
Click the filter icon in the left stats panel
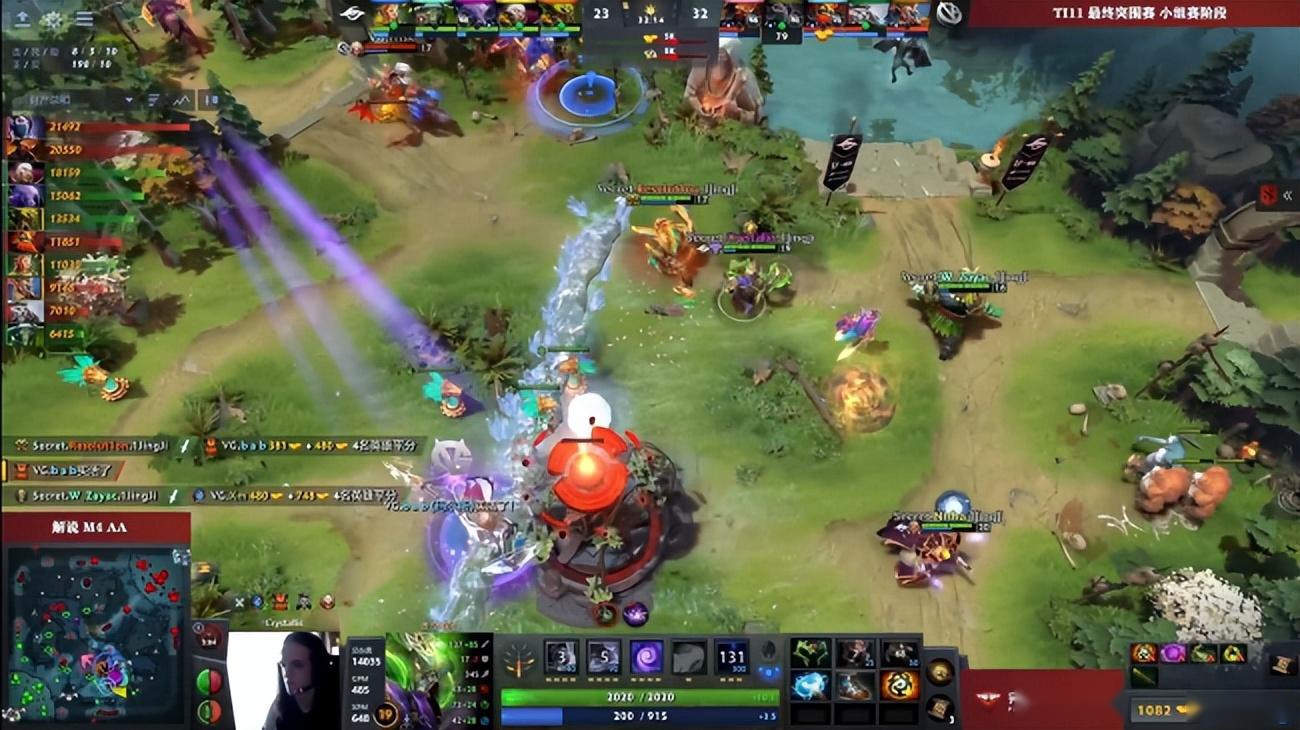click(153, 100)
